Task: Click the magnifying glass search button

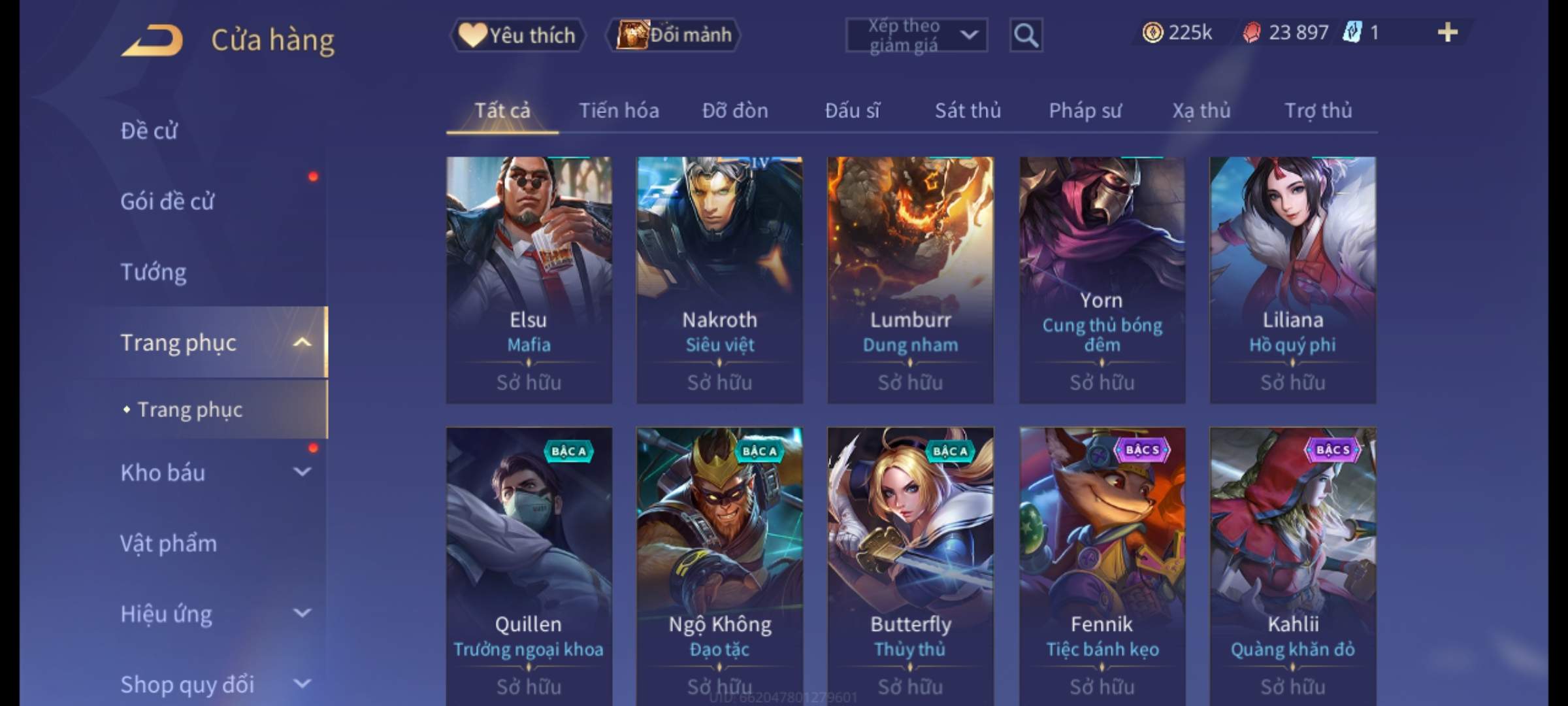Action: click(x=1026, y=35)
